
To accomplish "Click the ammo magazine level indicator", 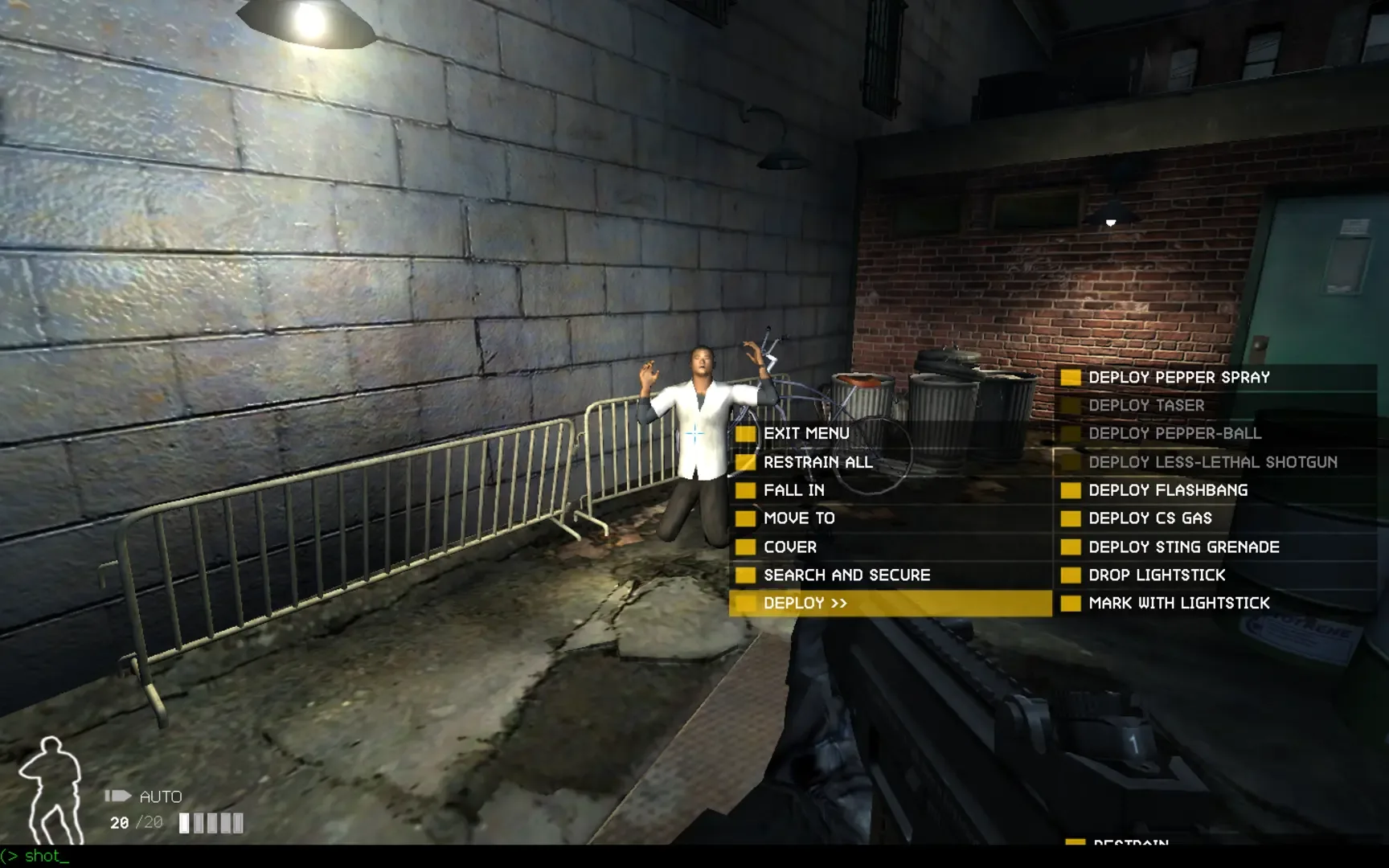I will tap(212, 823).
